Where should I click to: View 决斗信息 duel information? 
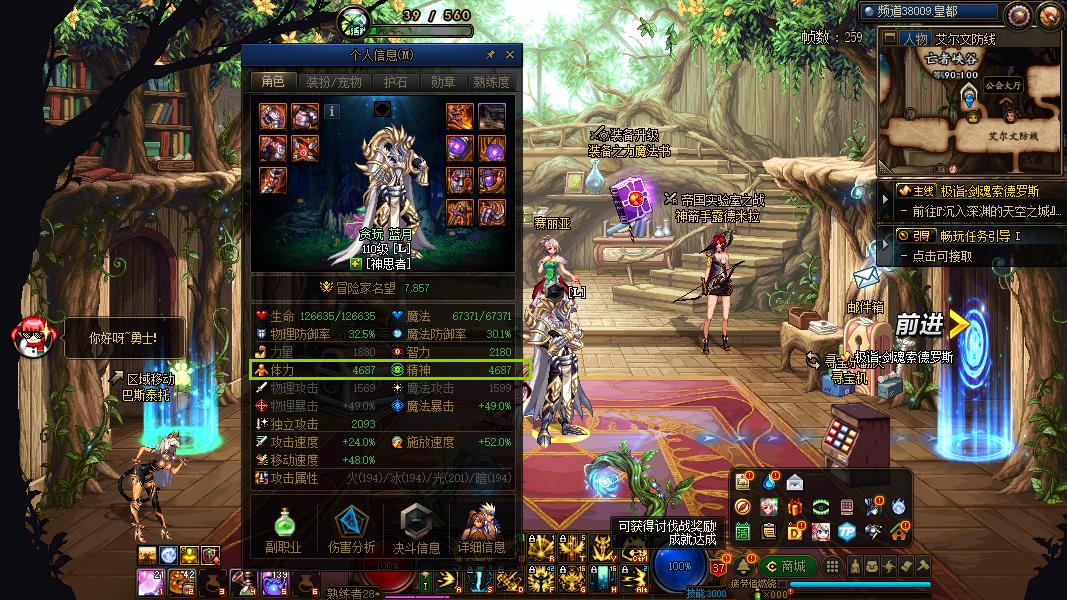click(416, 529)
